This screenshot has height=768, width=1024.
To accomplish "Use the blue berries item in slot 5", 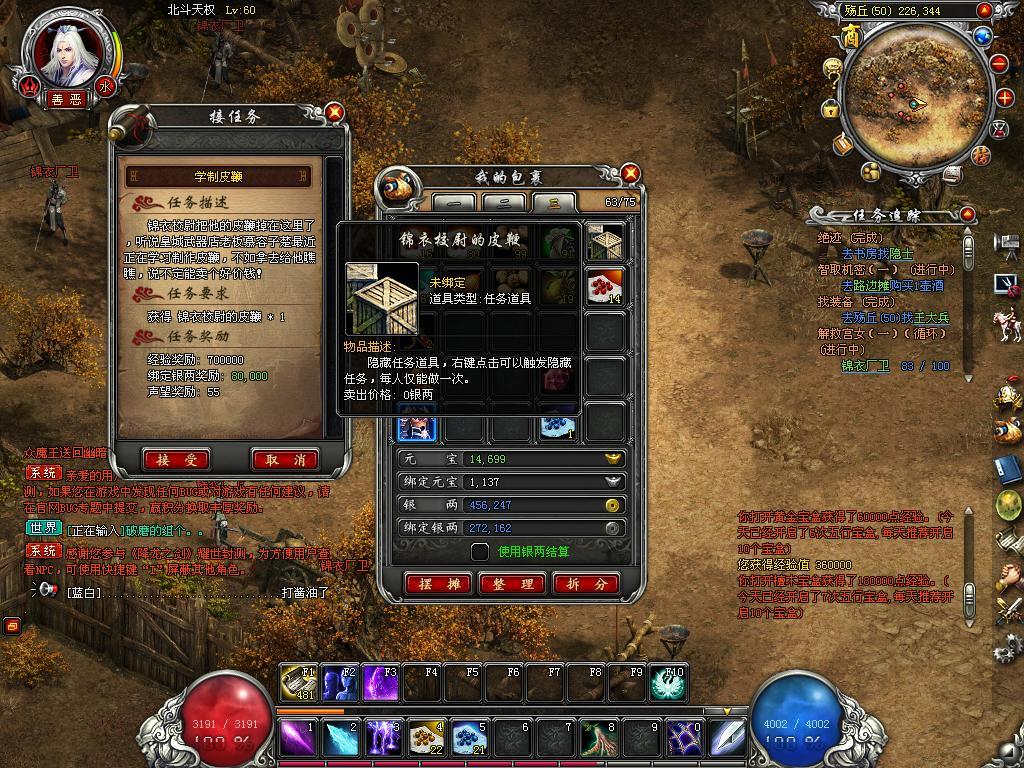I will (x=468, y=738).
